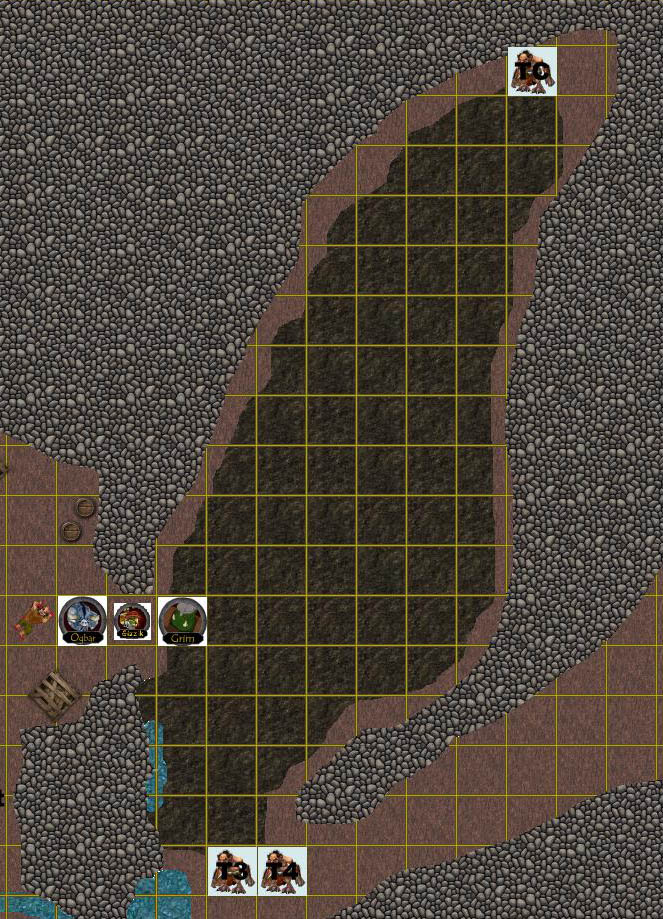Select the Grim character token

(182, 620)
